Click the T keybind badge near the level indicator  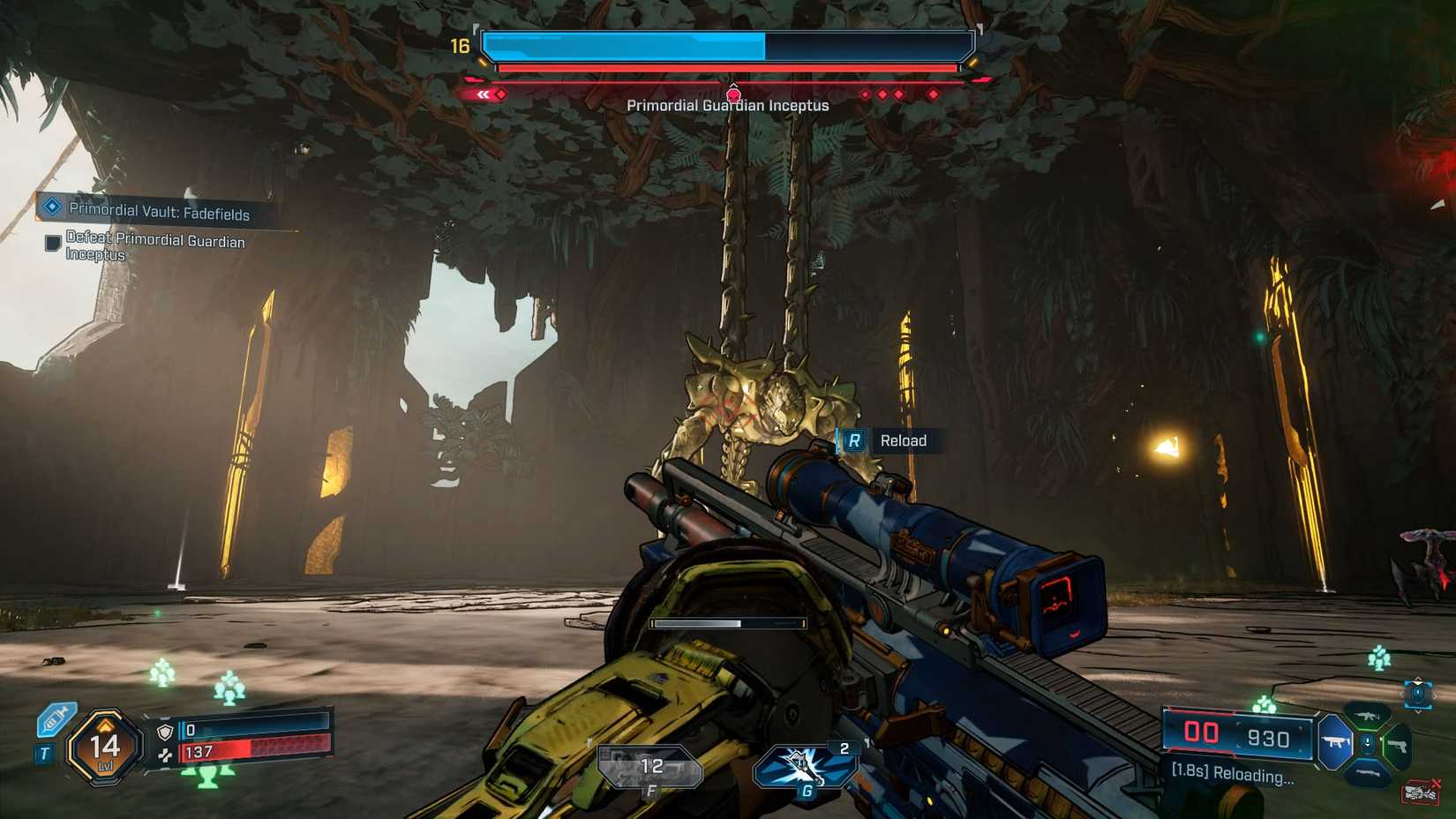click(45, 752)
